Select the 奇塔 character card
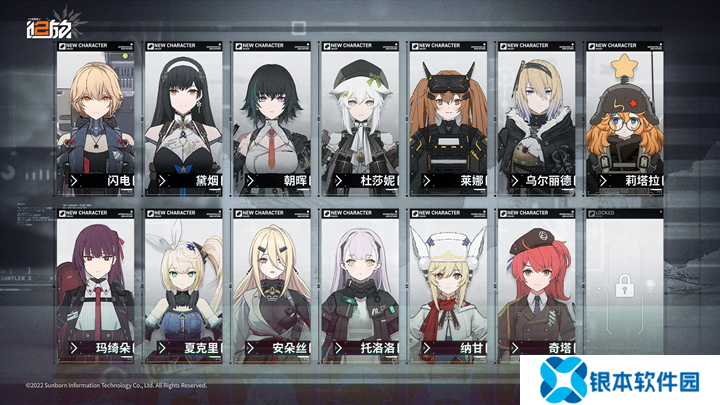Screen dimensions: 720x405 pyautogui.click(x=537, y=285)
